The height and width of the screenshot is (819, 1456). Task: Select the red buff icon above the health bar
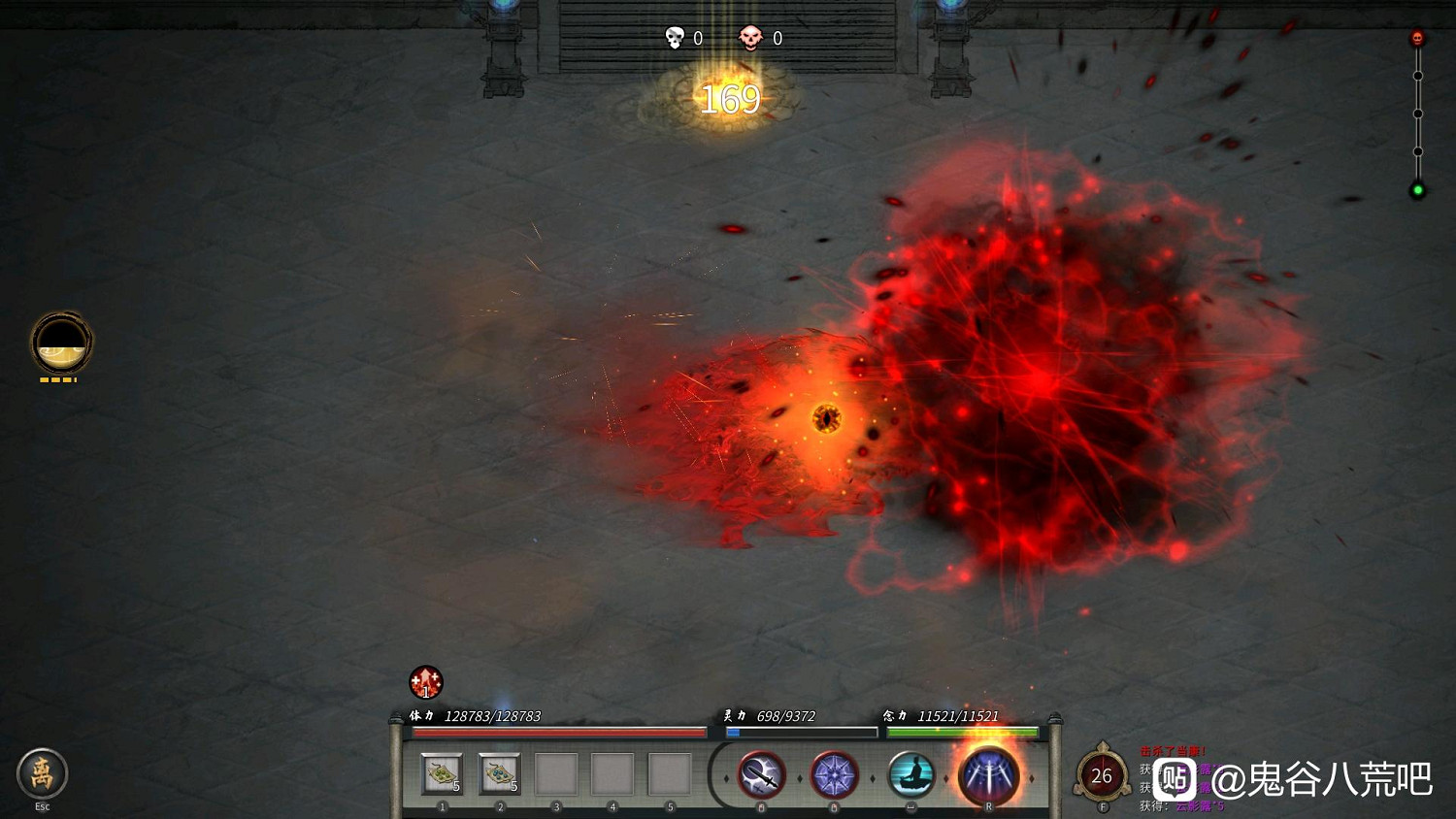click(425, 682)
